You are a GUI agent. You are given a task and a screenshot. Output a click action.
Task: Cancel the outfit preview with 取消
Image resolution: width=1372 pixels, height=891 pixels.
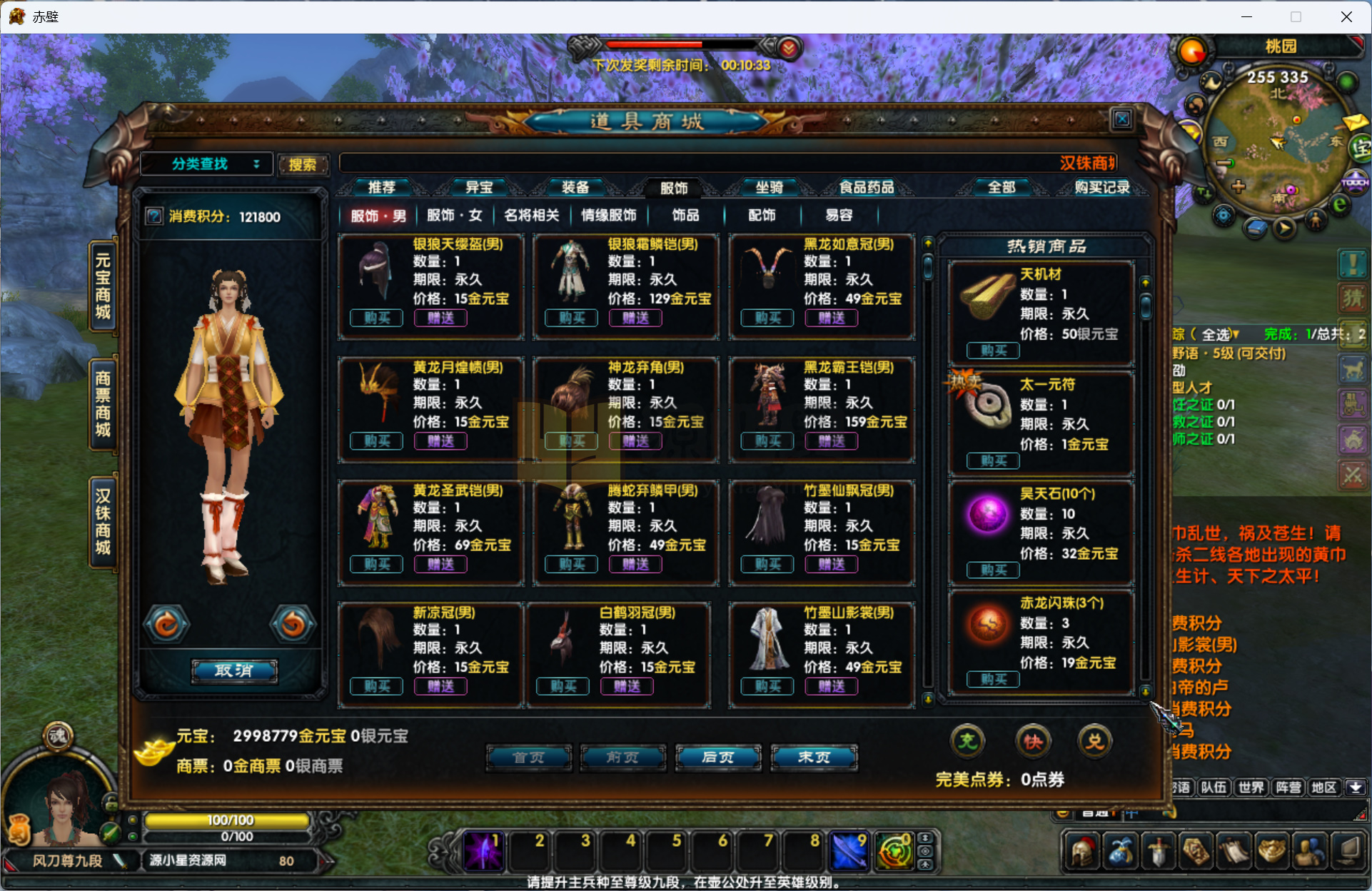(234, 671)
